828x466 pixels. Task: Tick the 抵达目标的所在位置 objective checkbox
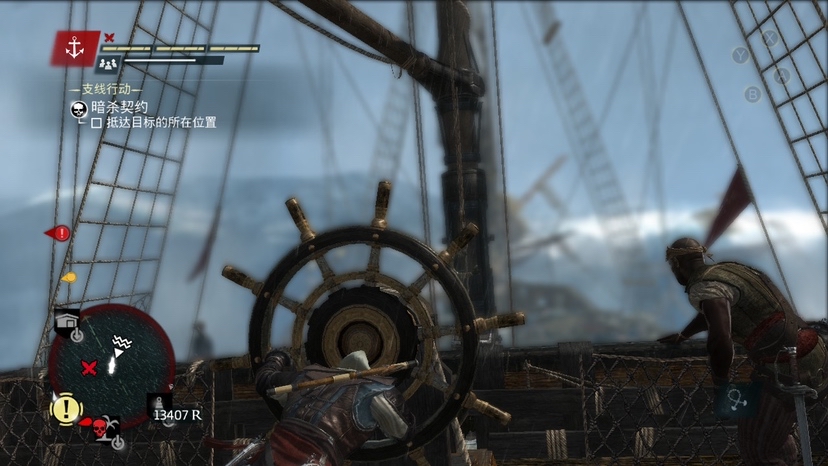coord(96,123)
